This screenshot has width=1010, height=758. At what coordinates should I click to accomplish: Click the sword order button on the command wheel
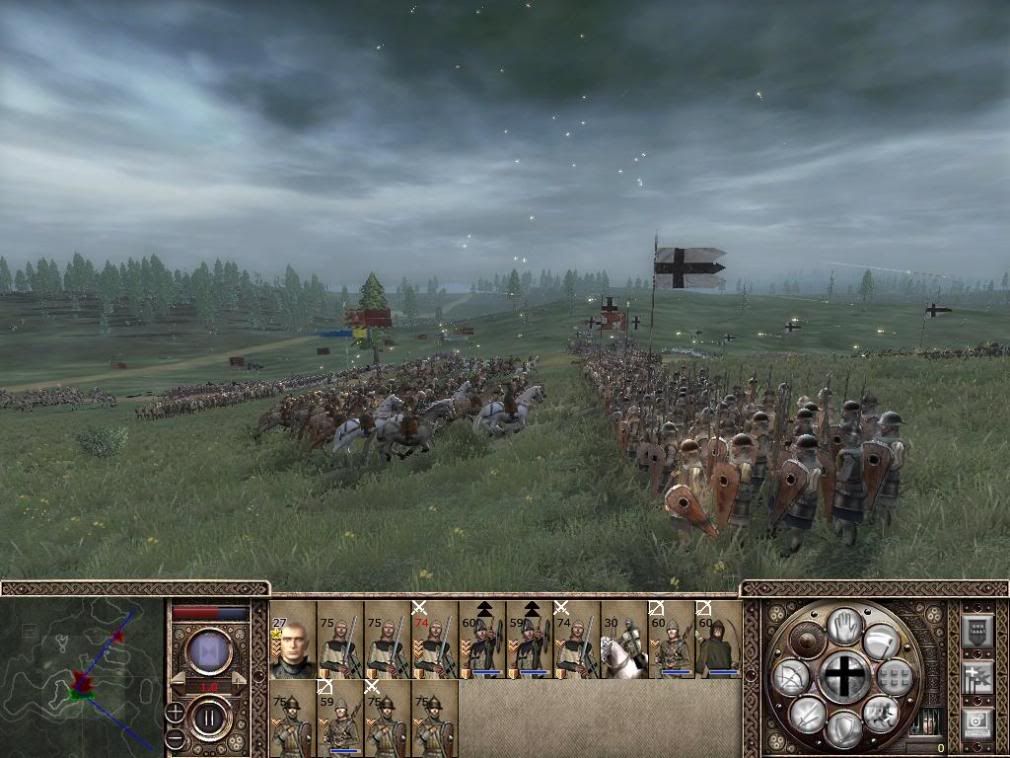[x=808, y=714]
